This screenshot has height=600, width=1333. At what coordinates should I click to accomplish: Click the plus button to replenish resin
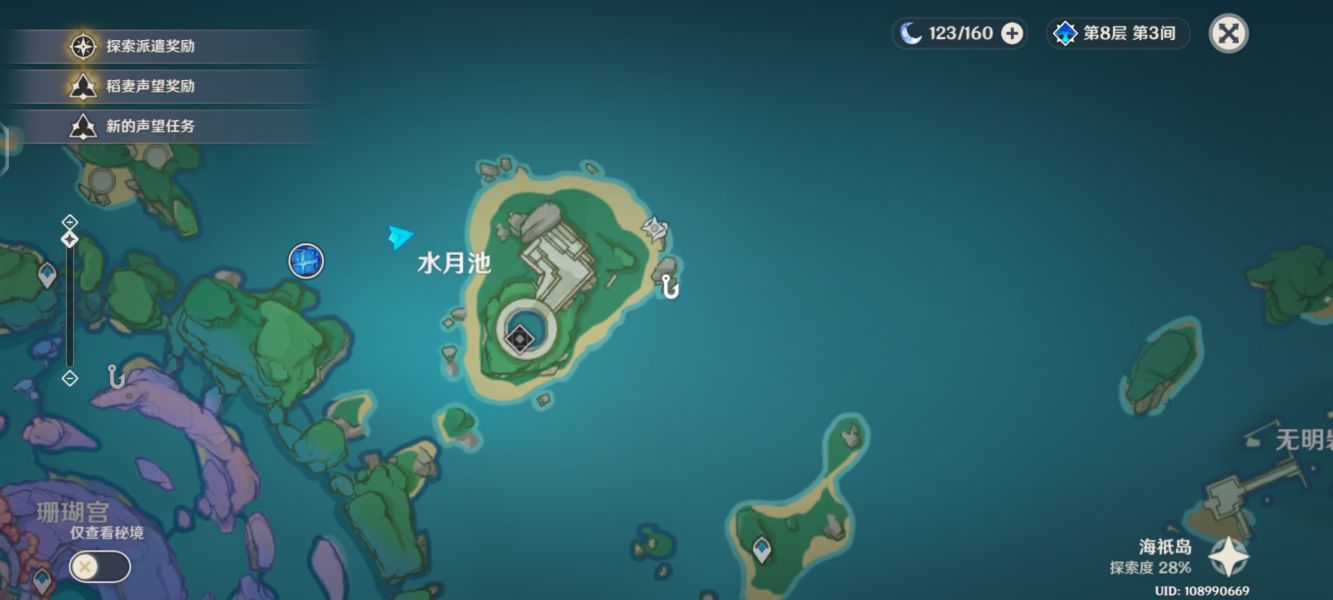(x=1012, y=33)
